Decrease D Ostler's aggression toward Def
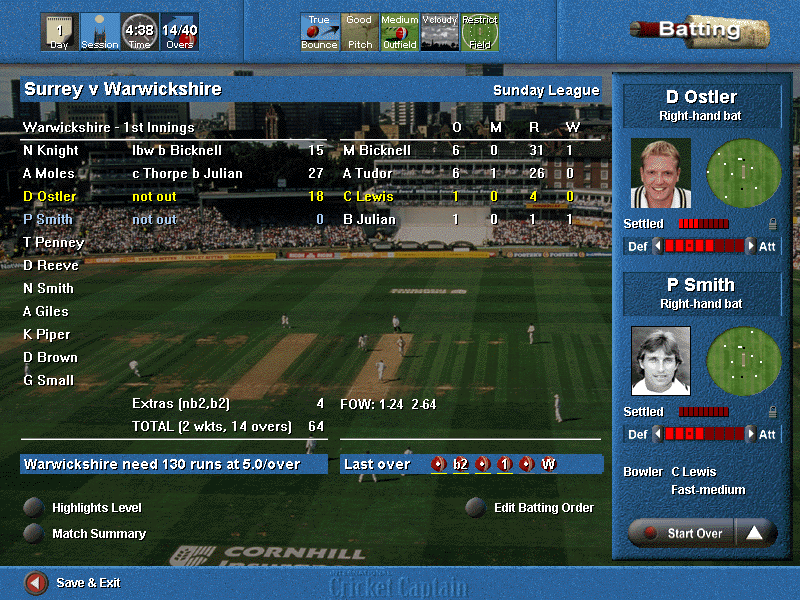Viewport: 800px width, 600px height. 657,246
